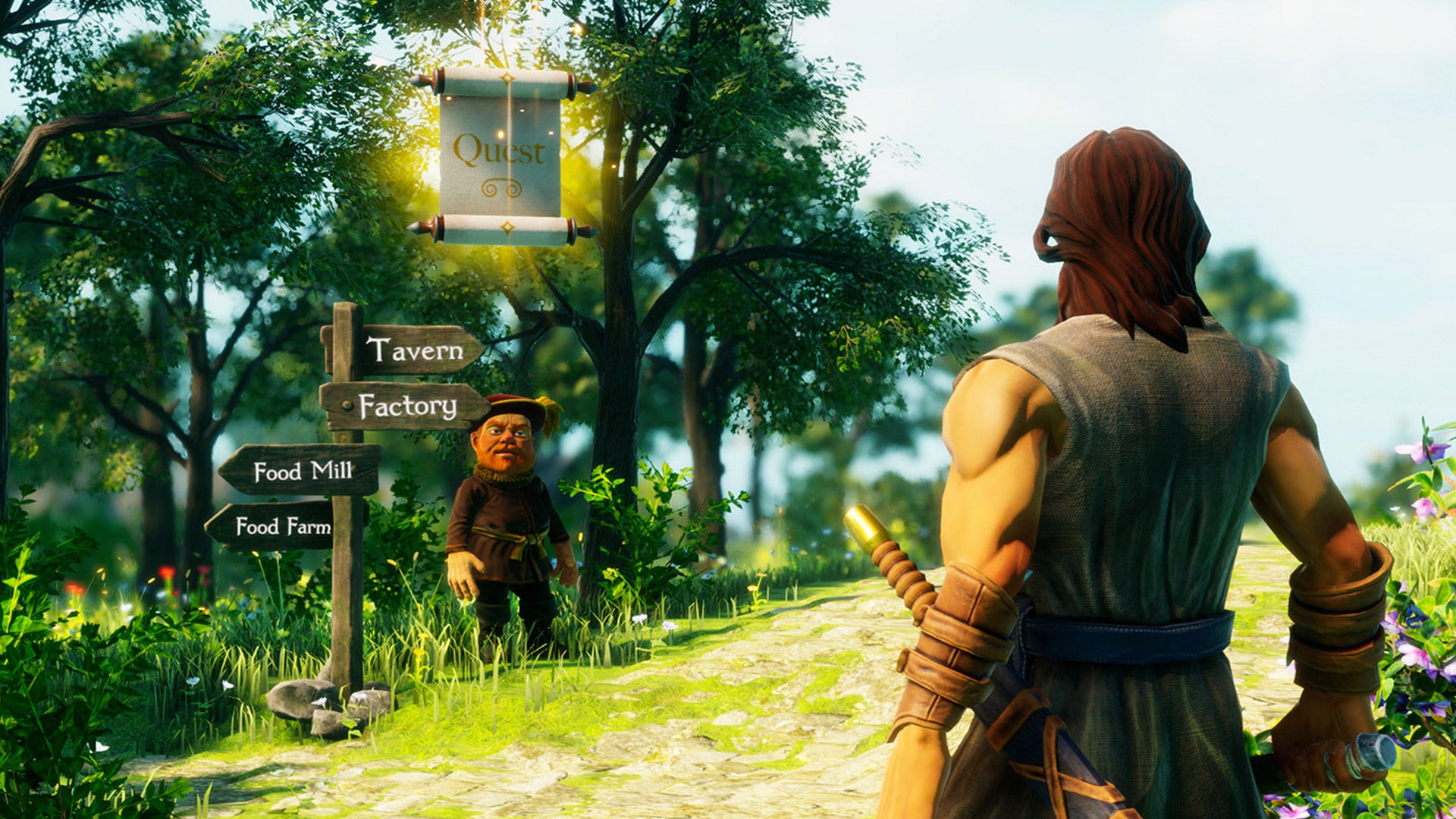
Task: Open the floating Quest scroll marker
Action: 500,155
